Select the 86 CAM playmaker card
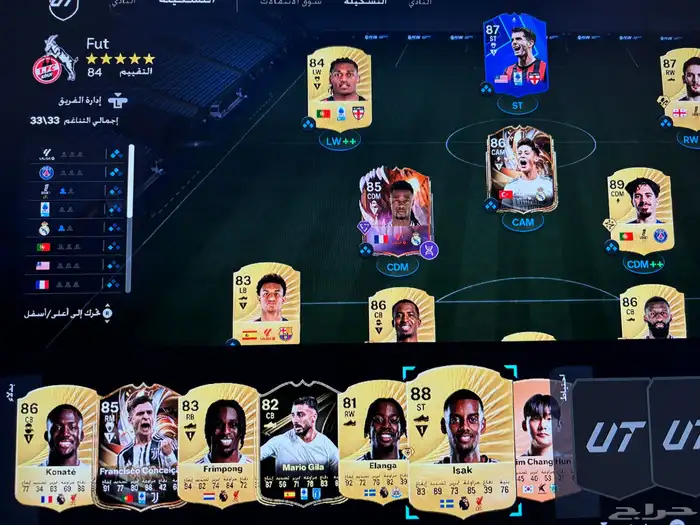700x525 pixels. tap(520, 169)
